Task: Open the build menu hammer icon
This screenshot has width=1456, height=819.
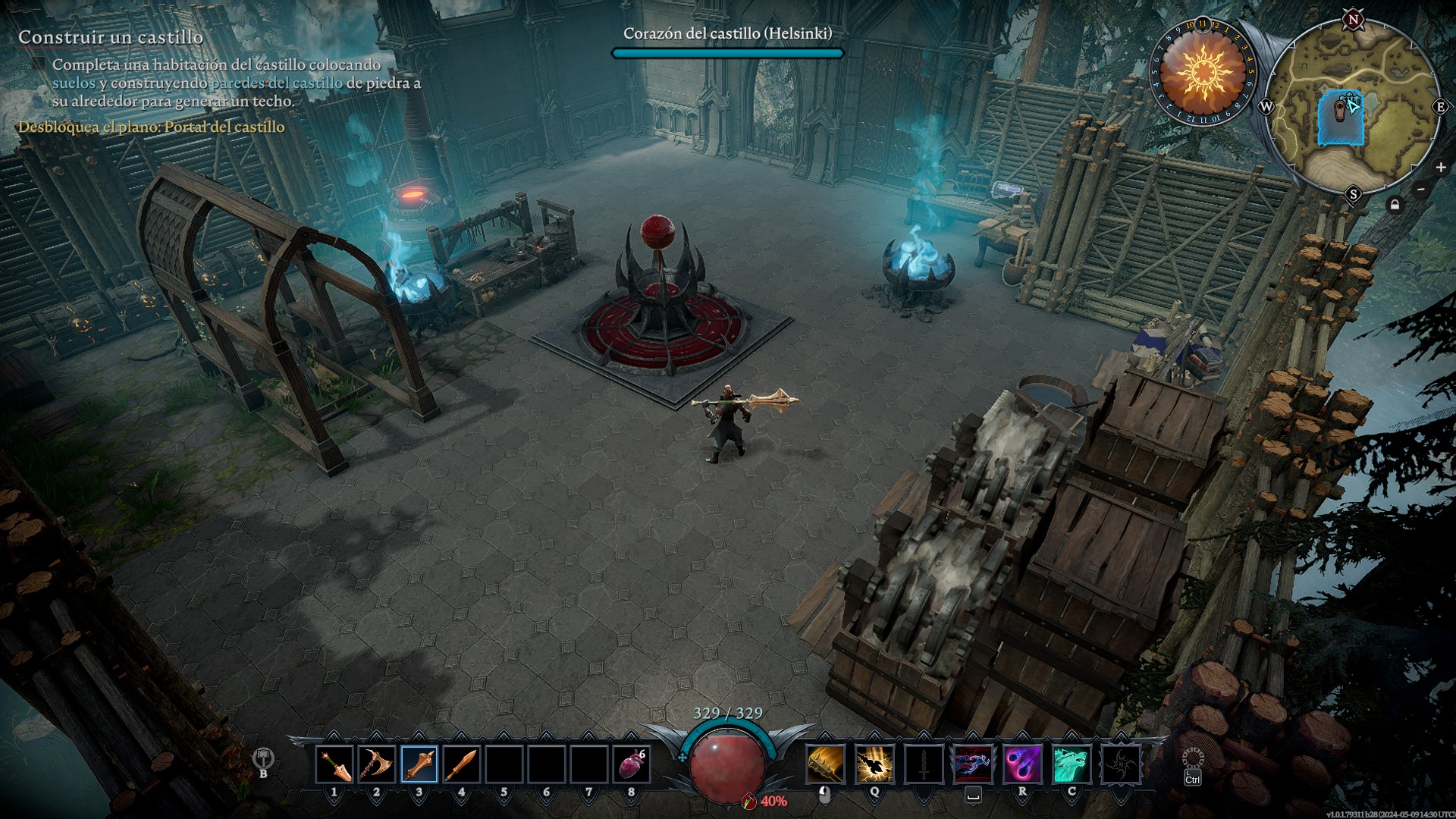Action: tap(263, 758)
